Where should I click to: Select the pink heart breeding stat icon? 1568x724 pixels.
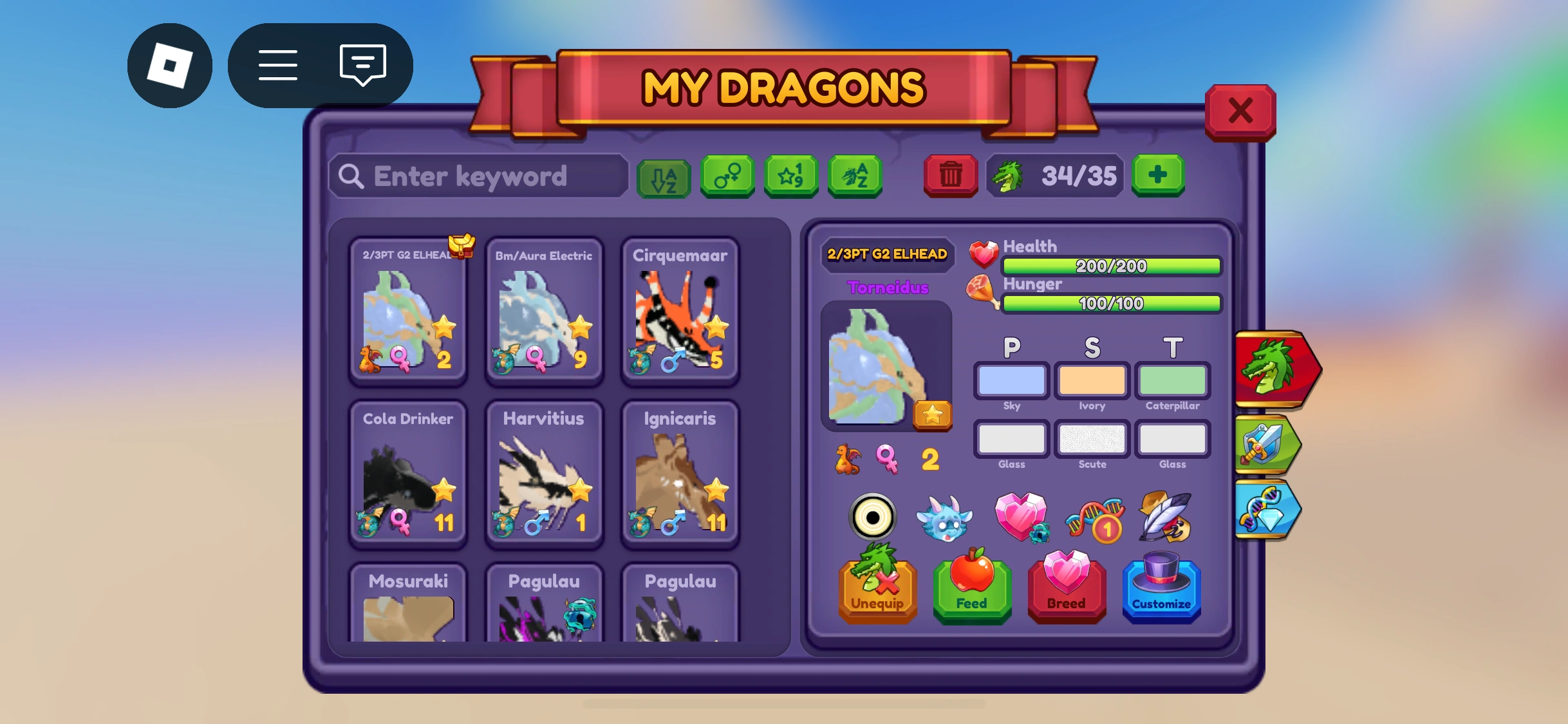(x=1023, y=518)
